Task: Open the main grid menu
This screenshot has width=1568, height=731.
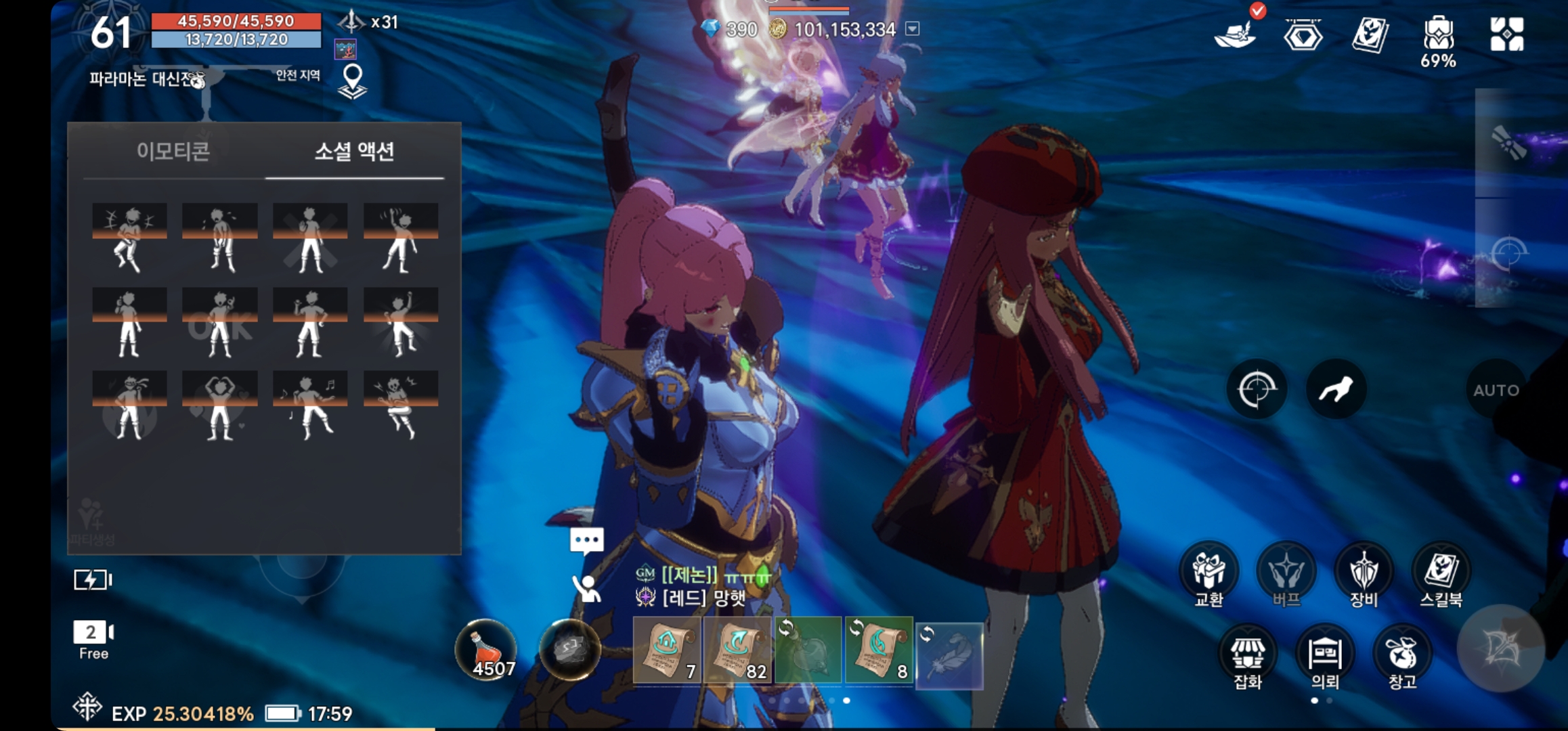Action: click(x=1507, y=34)
